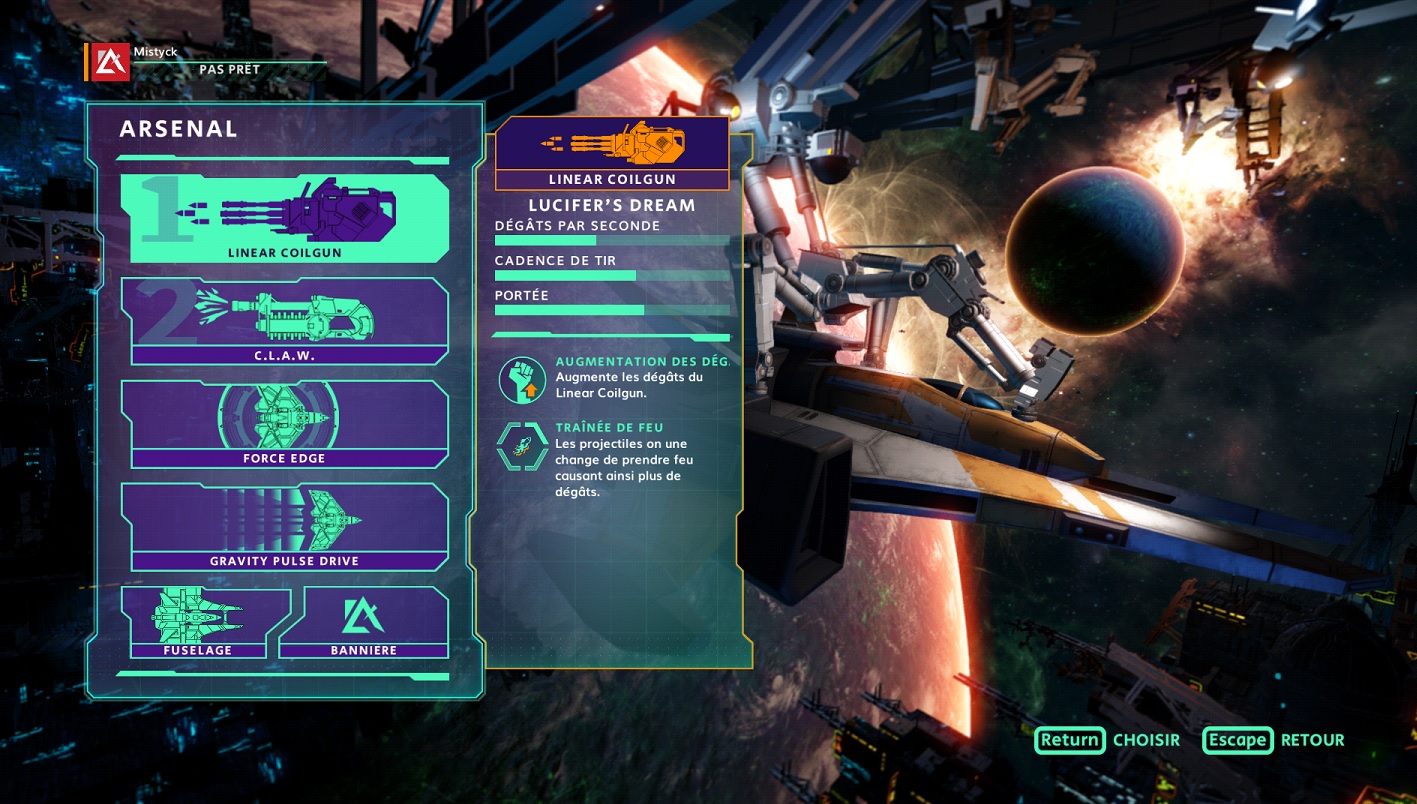
Task: Choose the C.L.A.W. secondary weapon
Action: click(284, 320)
